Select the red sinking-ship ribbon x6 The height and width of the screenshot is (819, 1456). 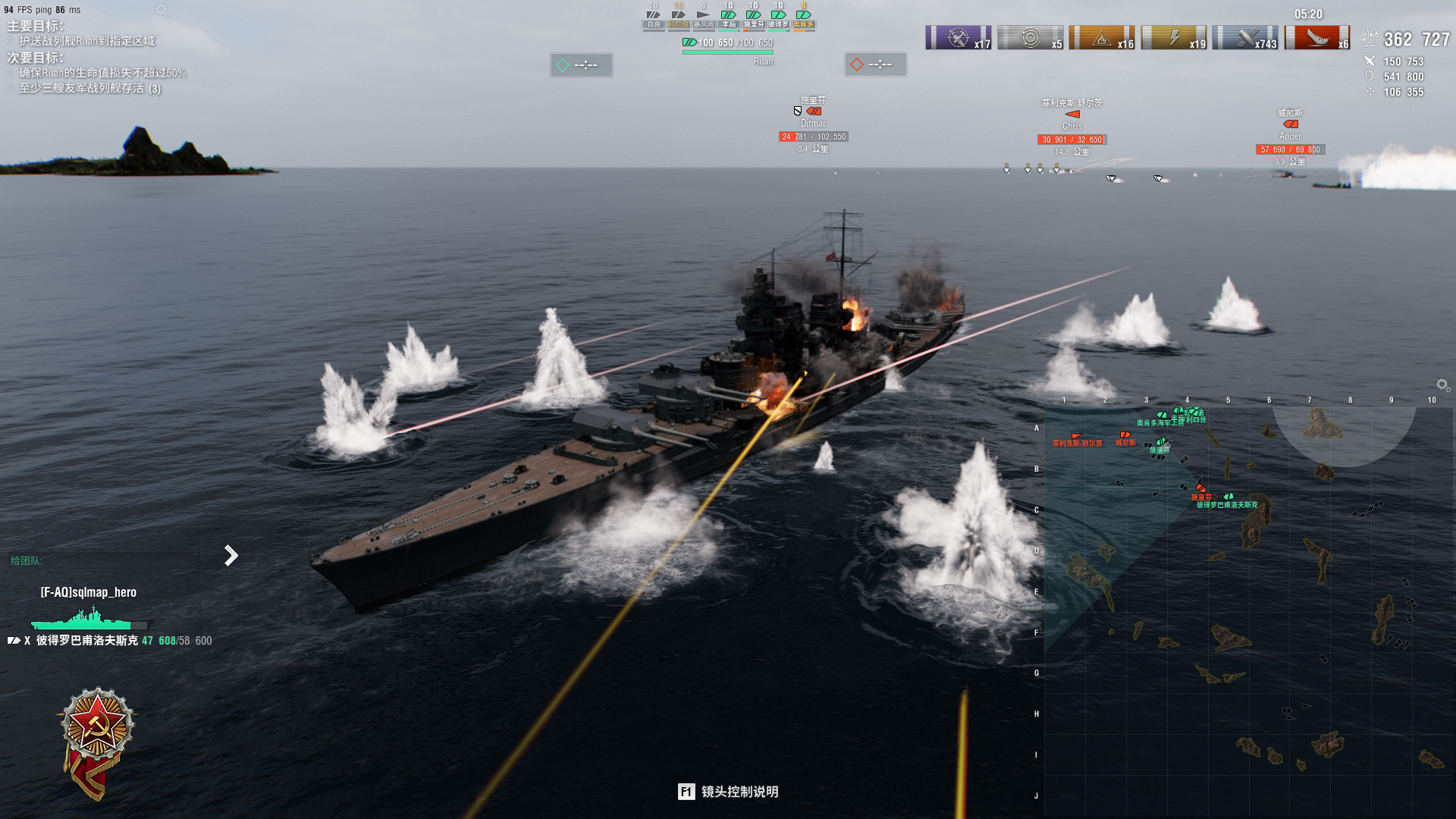click(1317, 38)
